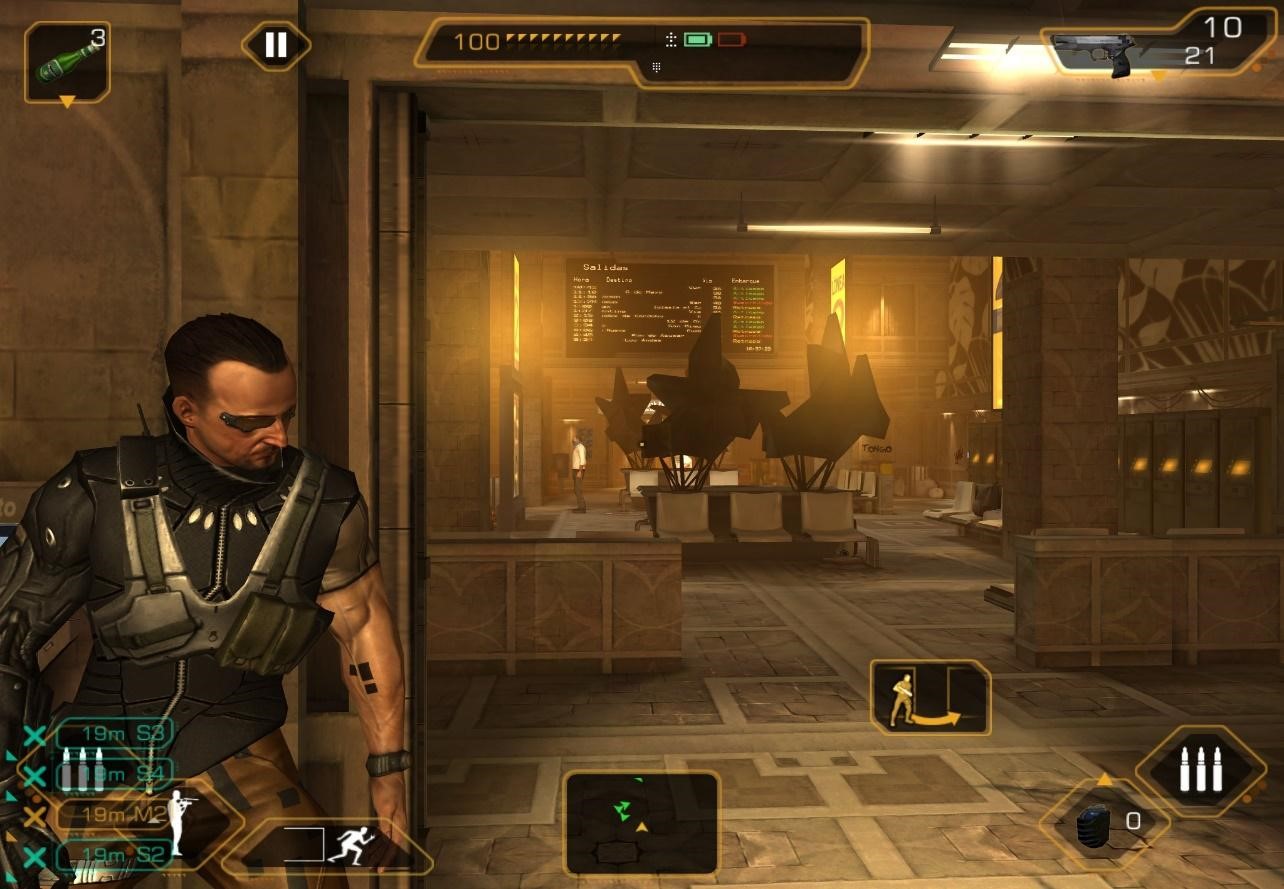Screen dimensions: 1284x889
Task: Open the radar minimap
Action: point(641,821)
